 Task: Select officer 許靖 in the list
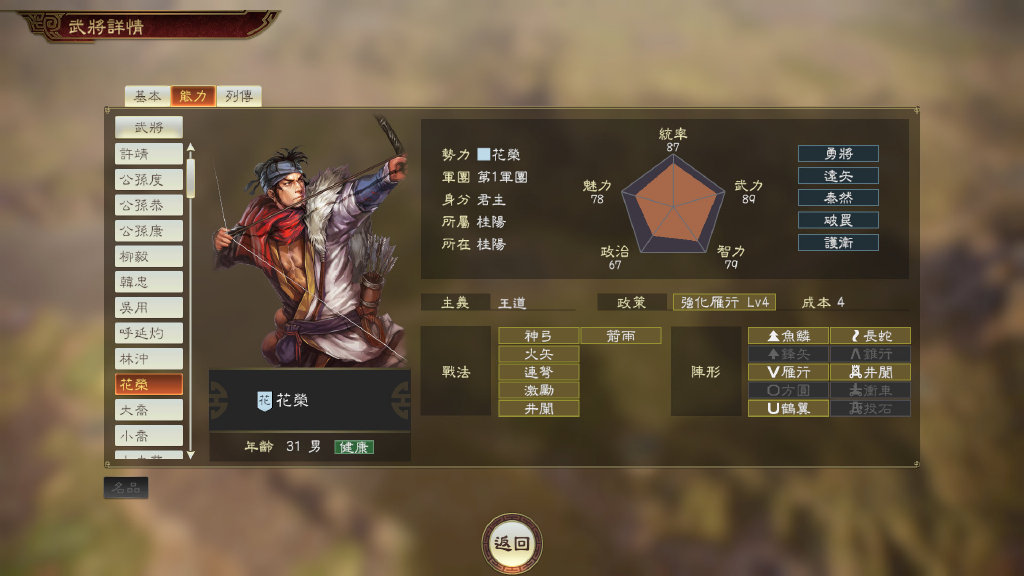(149, 153)
